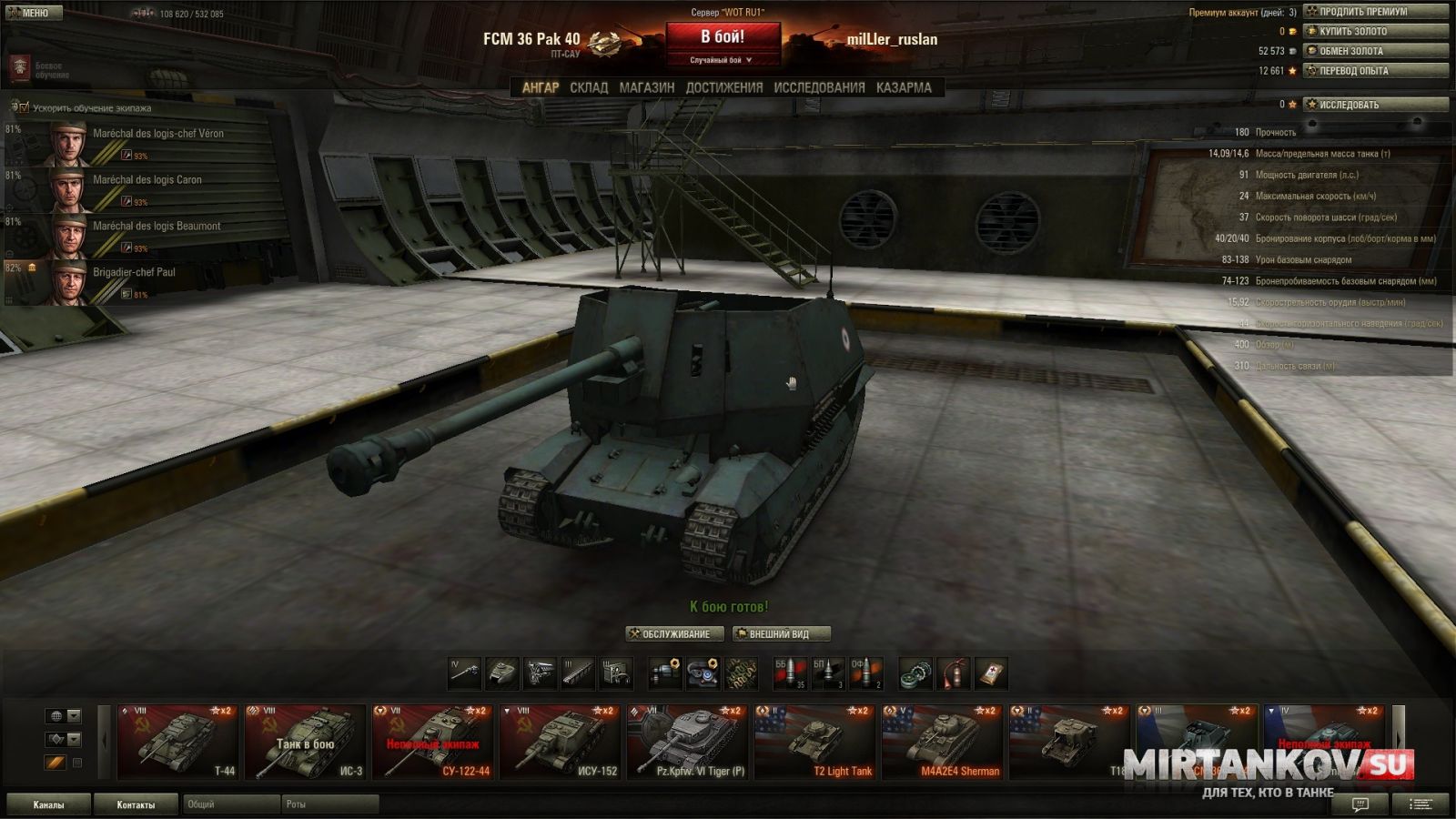The width and height of the screenshot is (1456, 819).
Task: Toggle the small premium vehicle filter checkbox
Action: coord(77,763)
